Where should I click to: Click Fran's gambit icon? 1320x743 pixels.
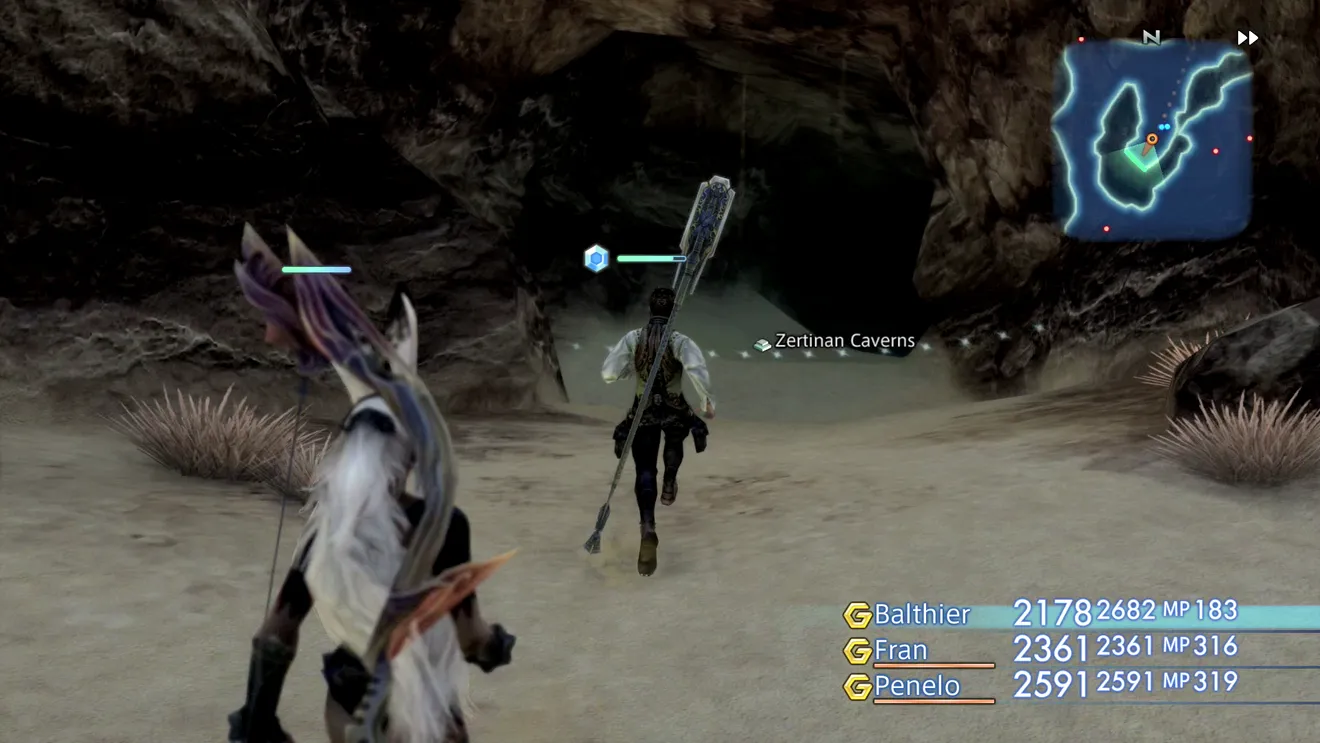857,651
